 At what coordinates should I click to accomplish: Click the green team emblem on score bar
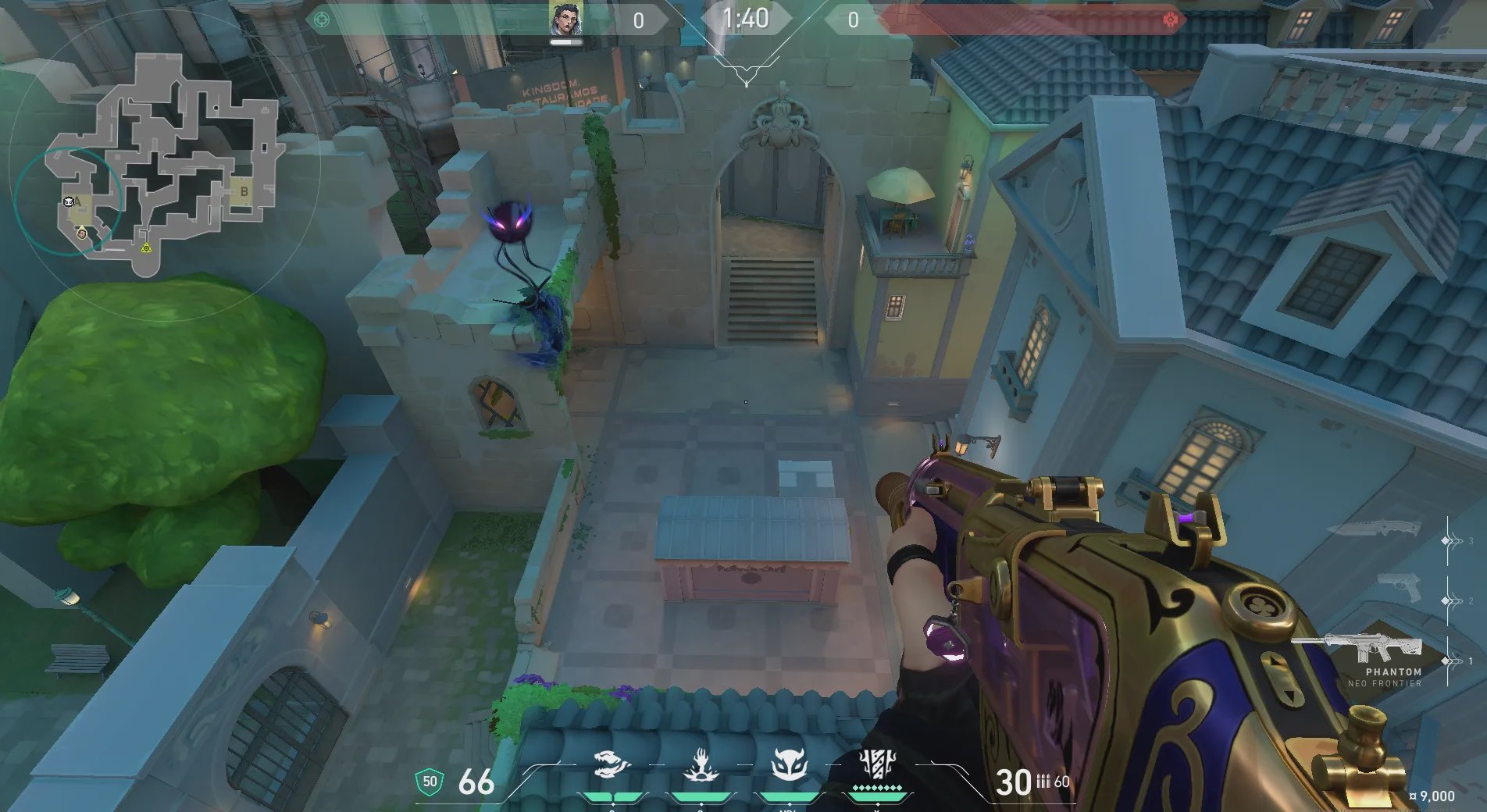(321, 20)
